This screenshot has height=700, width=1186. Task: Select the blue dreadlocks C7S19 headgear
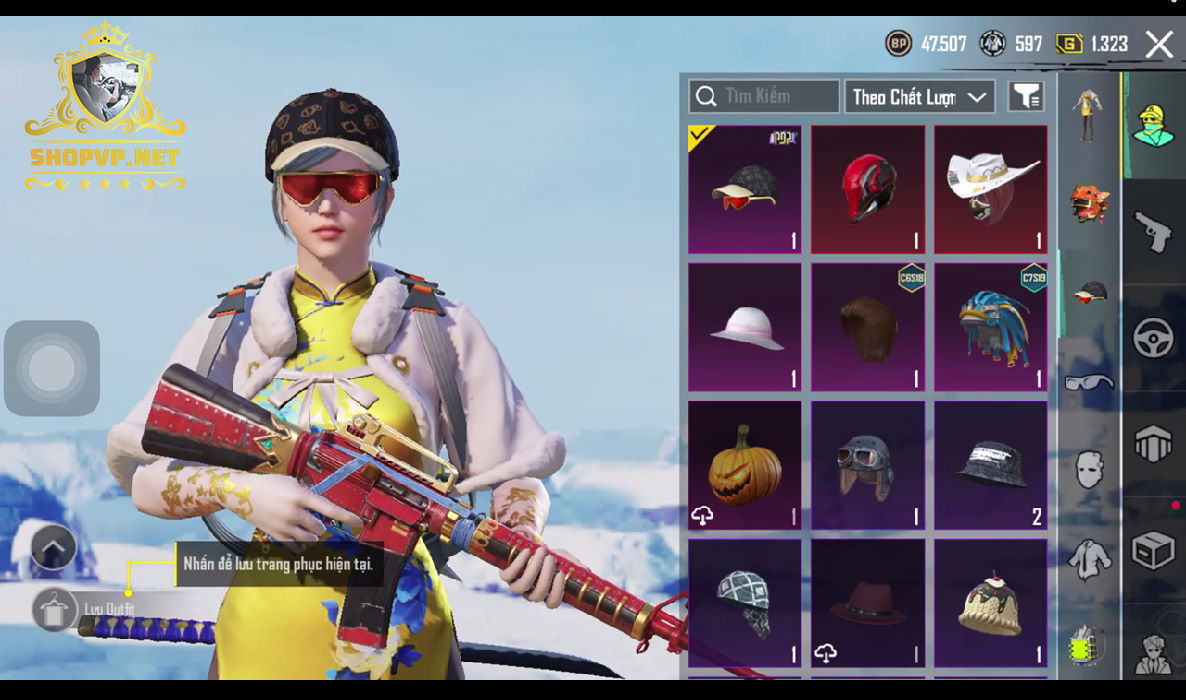[991, 327]
